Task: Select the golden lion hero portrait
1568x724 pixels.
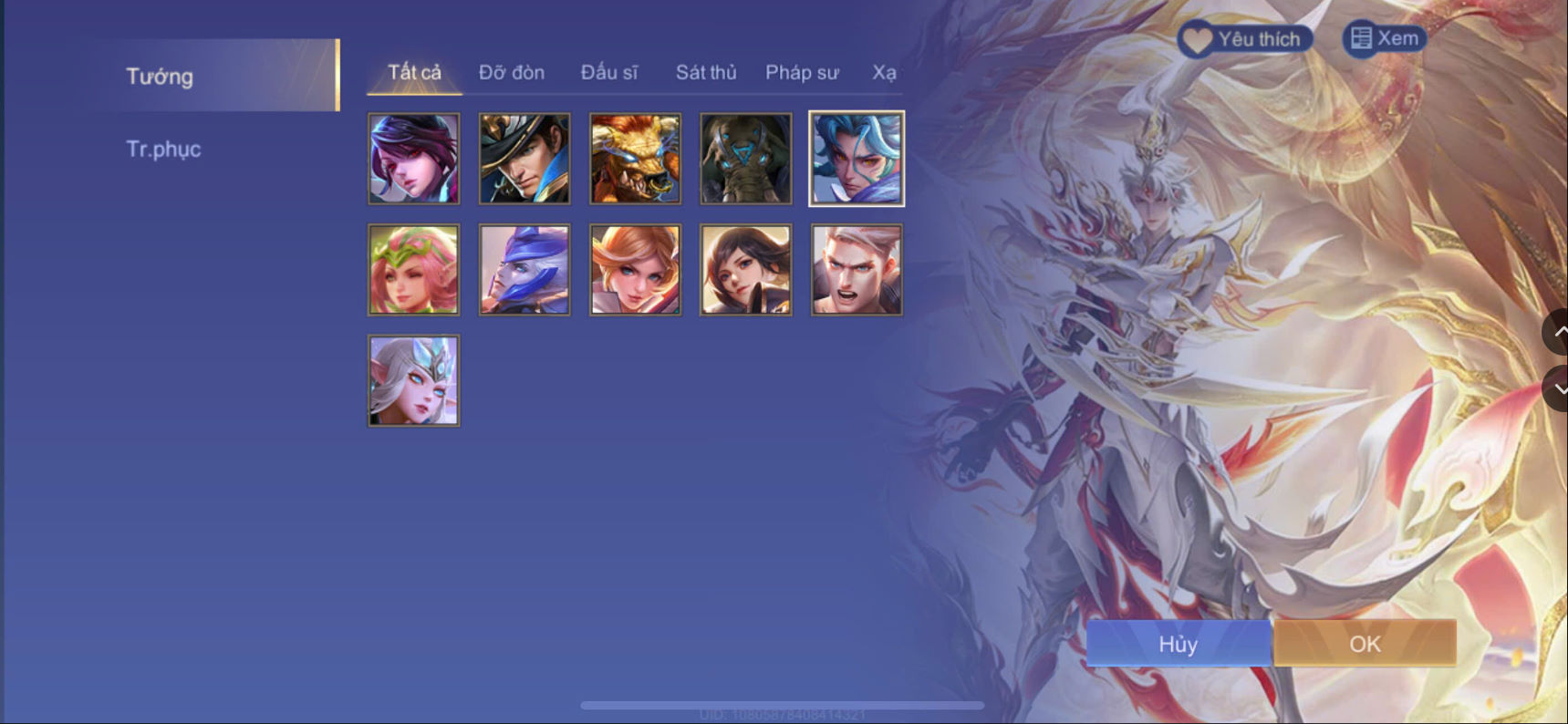Action: pyautogui.click(x=634, y=158)
